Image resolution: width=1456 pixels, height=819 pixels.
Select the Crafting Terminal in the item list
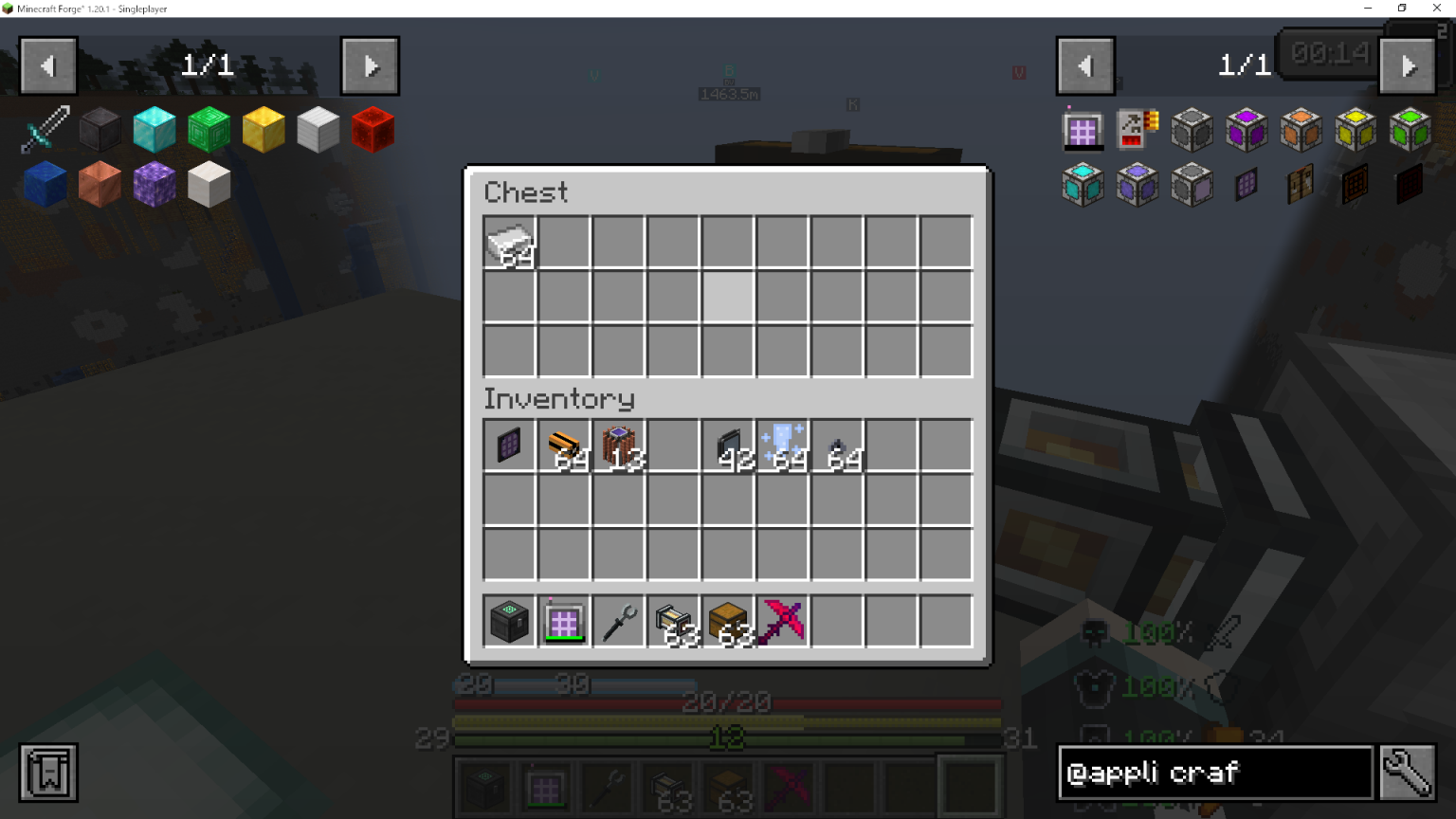point(1083,130)
